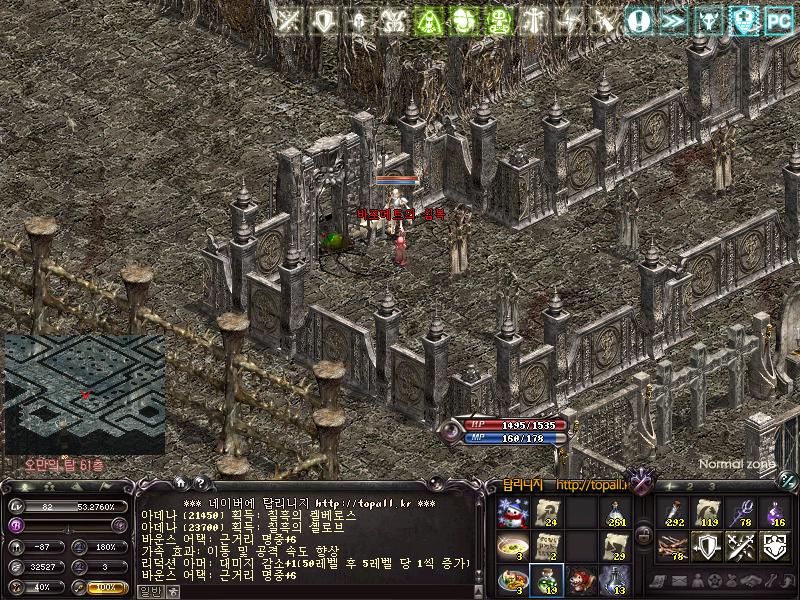This screenshot has height=600, width=800.
Task: Activate the crossed swords skill icon
Action: coord(740,547)
